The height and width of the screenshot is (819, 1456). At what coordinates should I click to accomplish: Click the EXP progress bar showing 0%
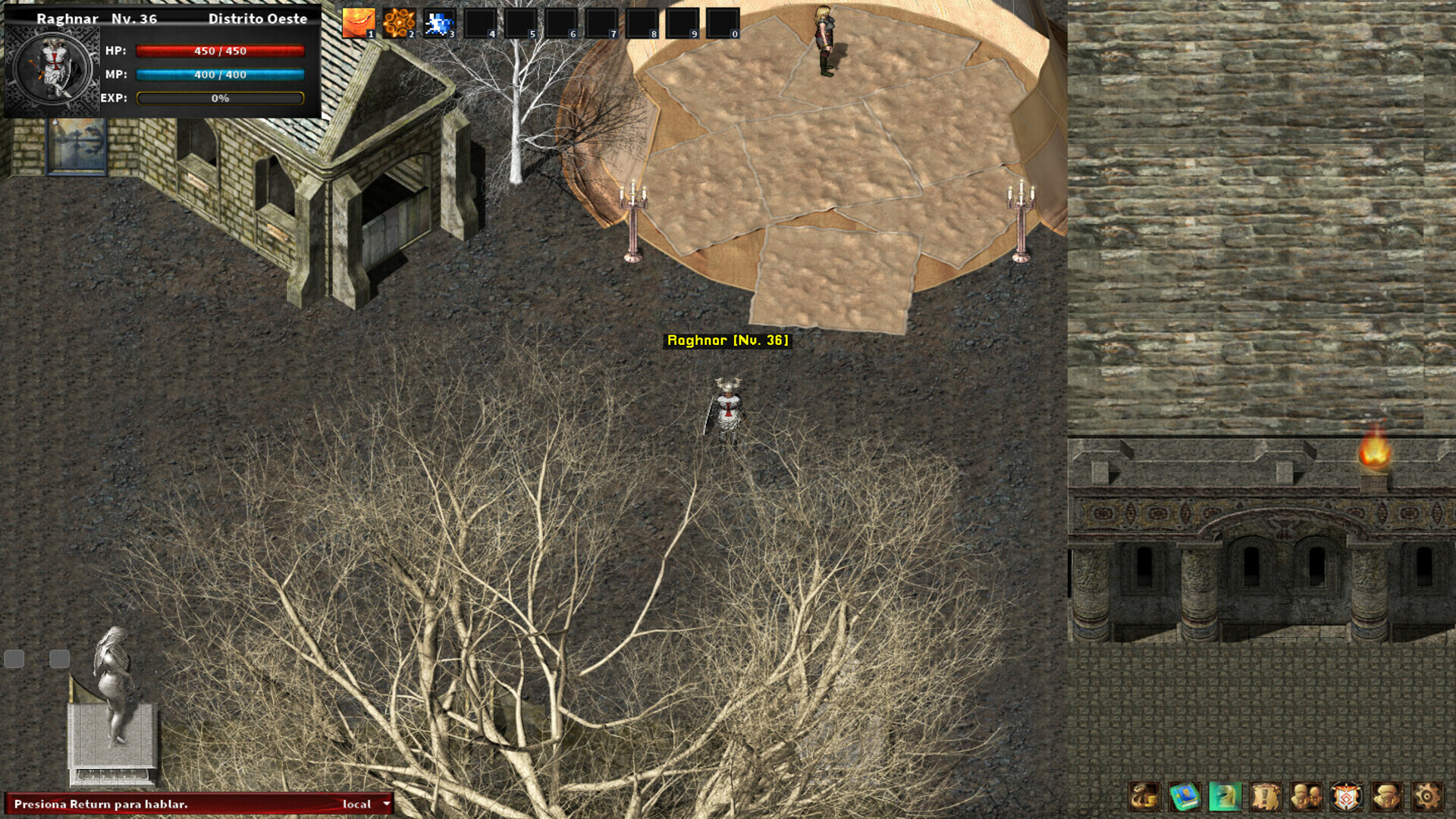(x=220, y=97)
